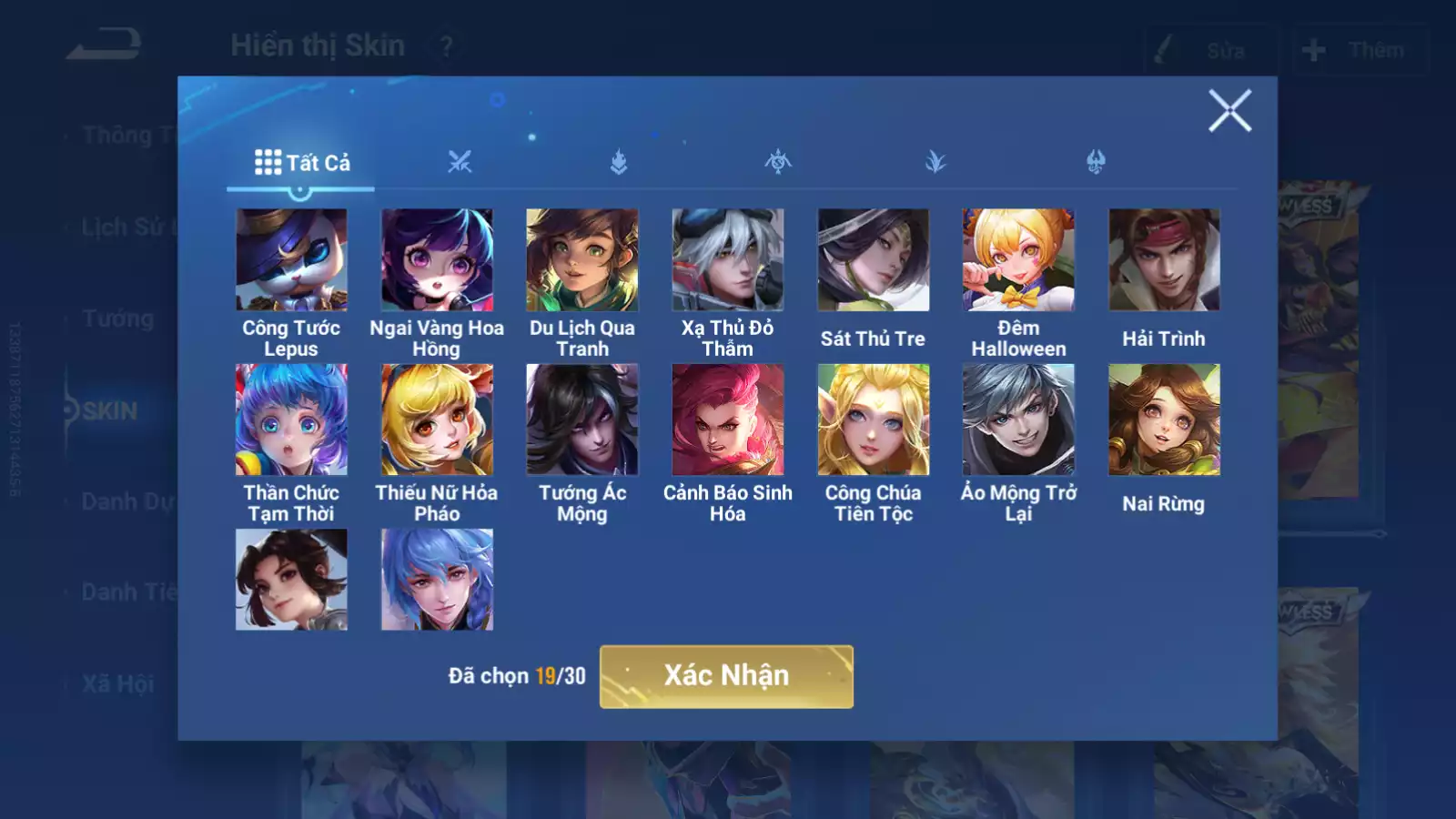Choose the Thiếu Nữ Hỏa Pháo skin

coord(437,420)
